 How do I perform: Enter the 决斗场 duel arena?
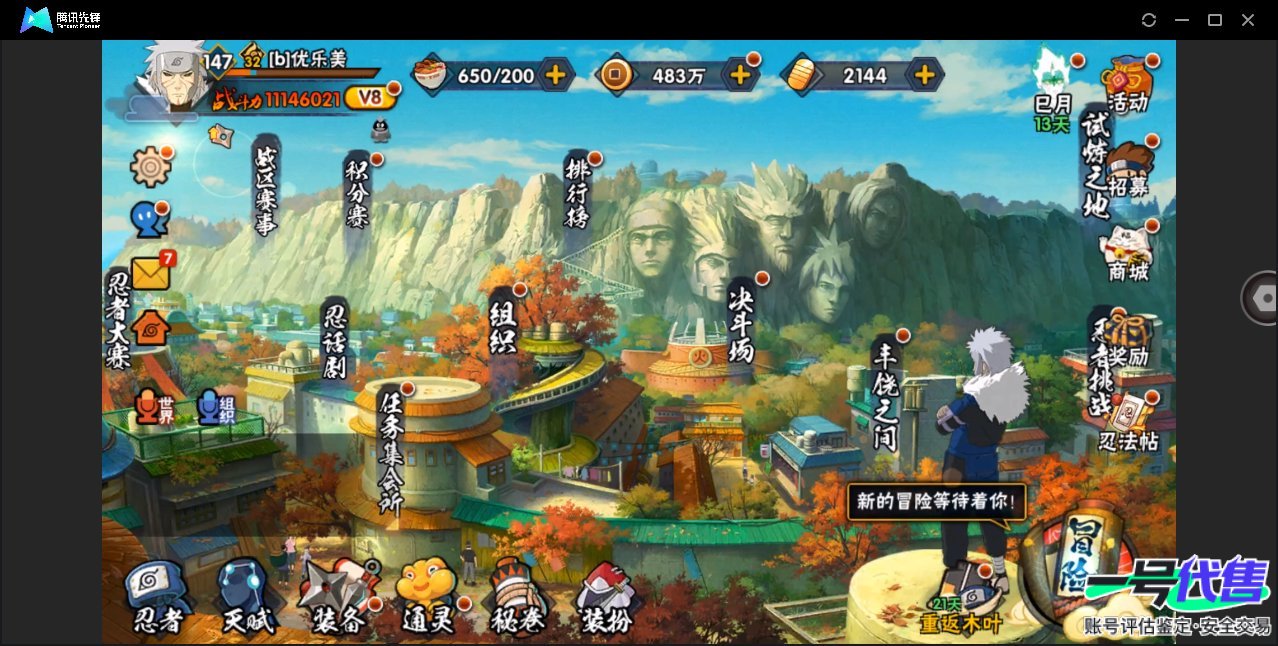[x=741, y=322]
